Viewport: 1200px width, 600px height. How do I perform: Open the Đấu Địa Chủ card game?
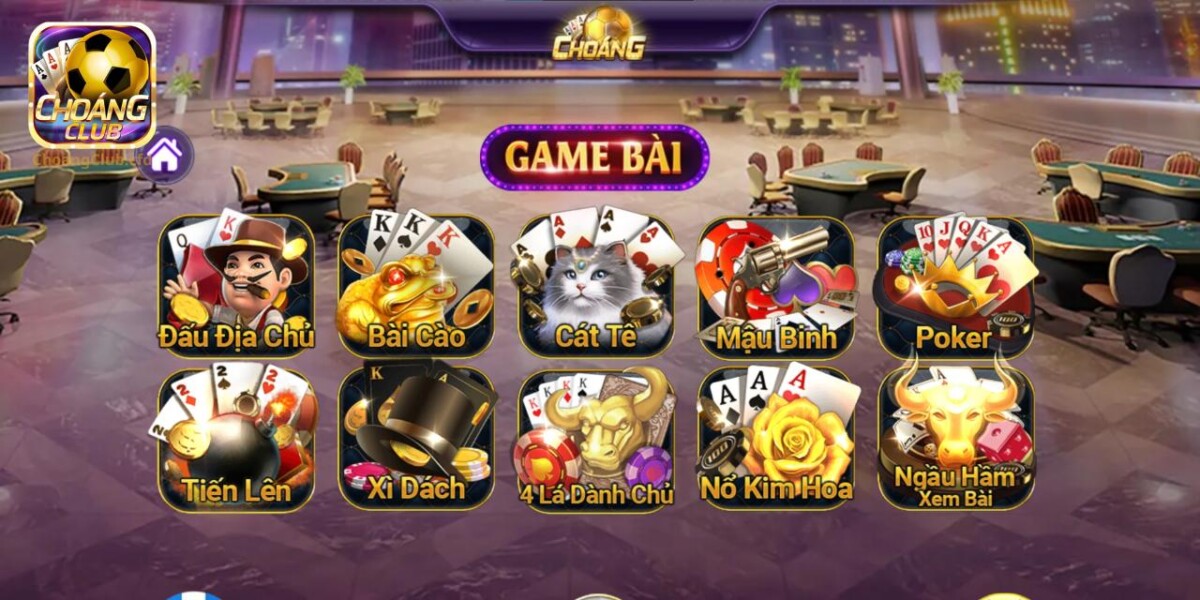click(237, 286)
